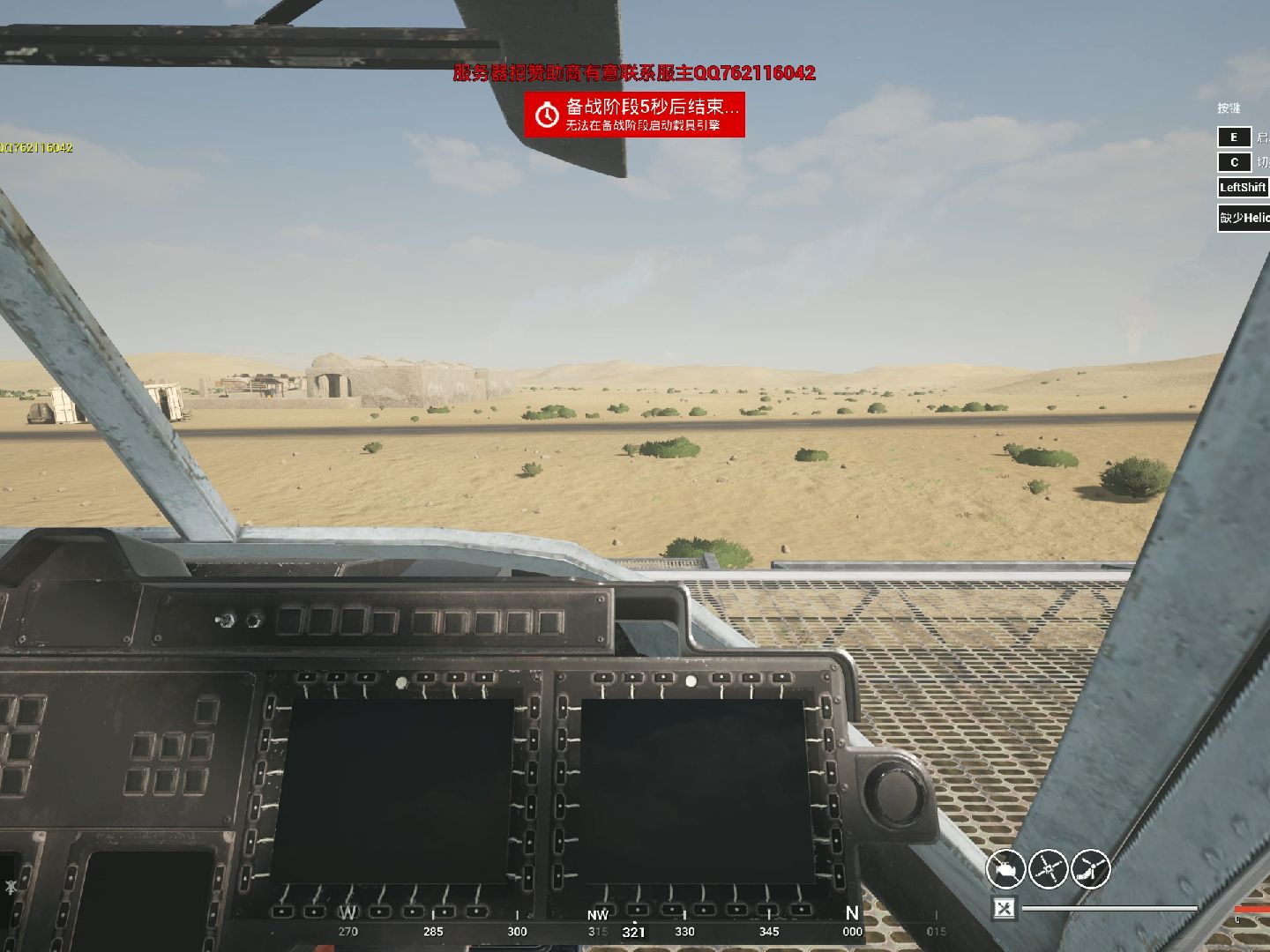Select the main rotor status icon
Screen dimensions: 1270x952
tap(1048, 869)
